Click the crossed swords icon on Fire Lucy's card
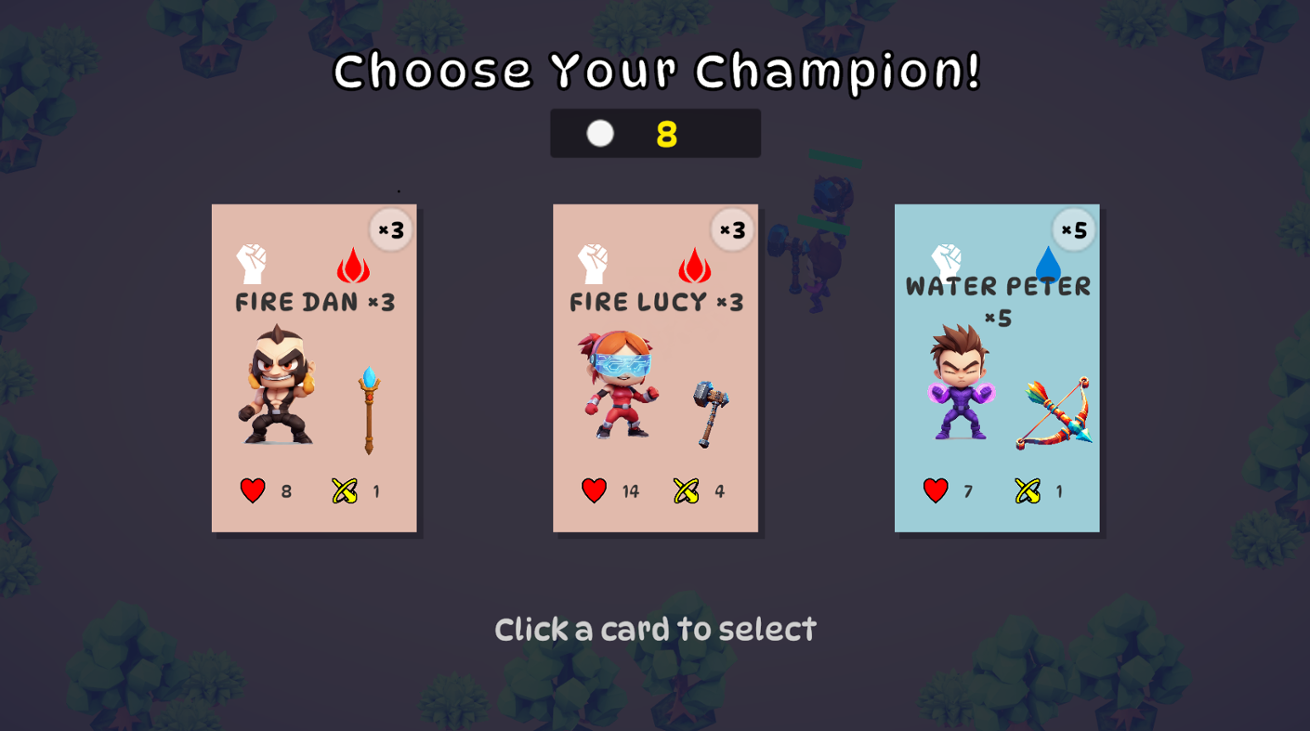This screenshot has width=1310, height=731. point(686,491)
